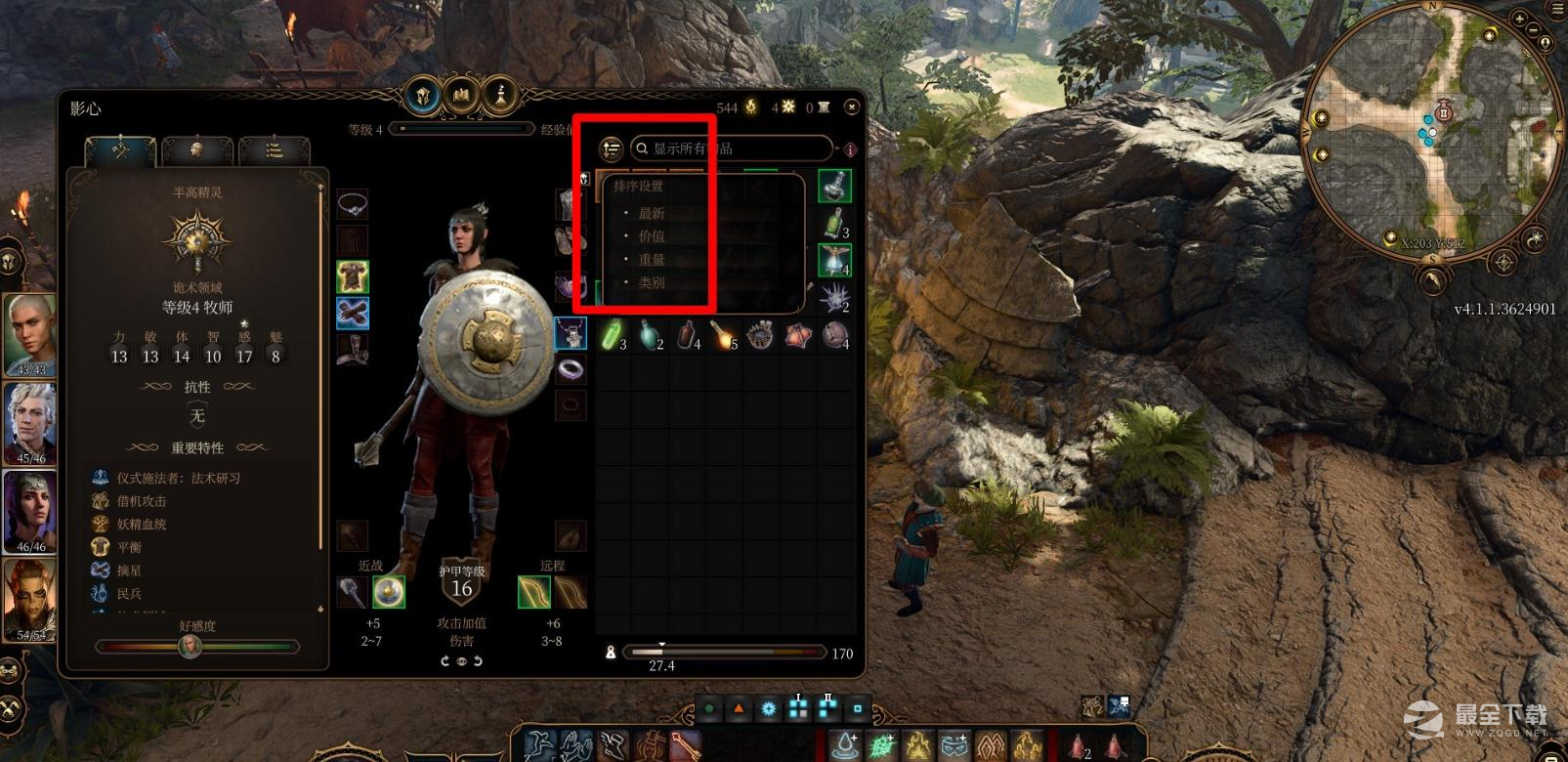
Task: Switch to the alchemy flask tab
Action: pos(500,96)
